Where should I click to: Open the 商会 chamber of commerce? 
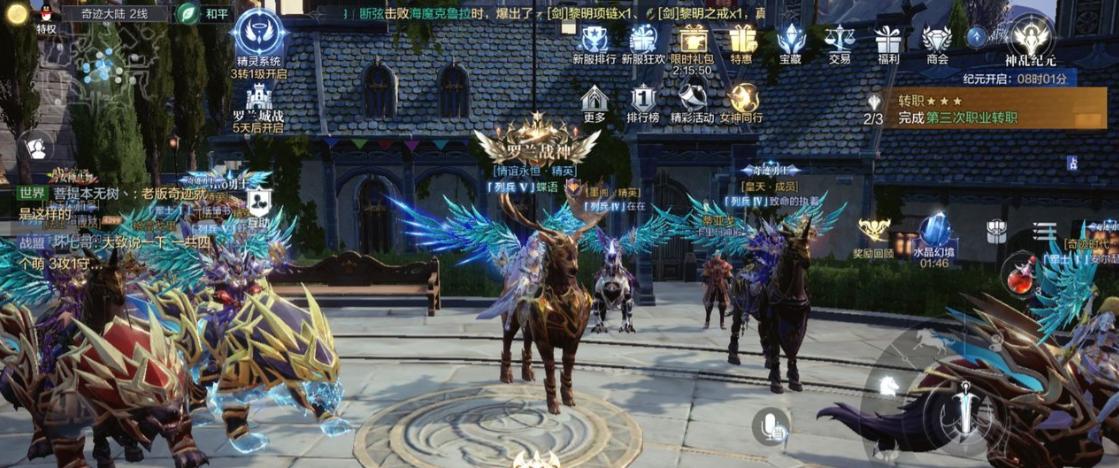coord(937,41)
